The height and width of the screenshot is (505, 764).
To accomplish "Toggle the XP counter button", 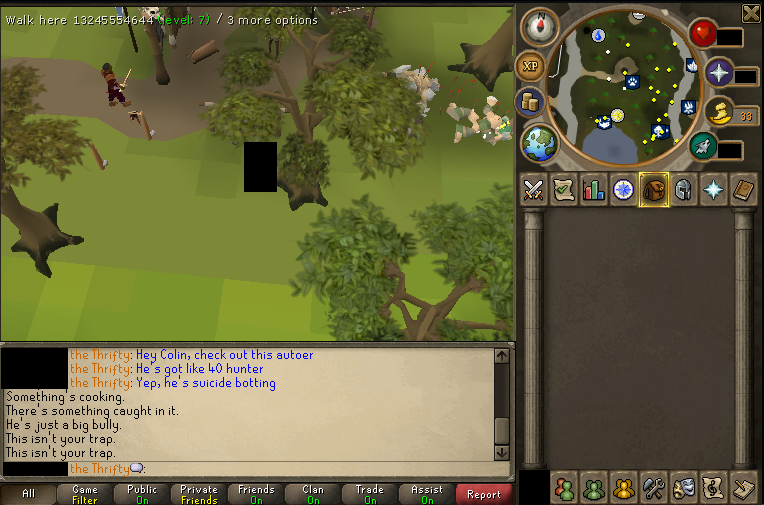I will [x=530, y=66].
